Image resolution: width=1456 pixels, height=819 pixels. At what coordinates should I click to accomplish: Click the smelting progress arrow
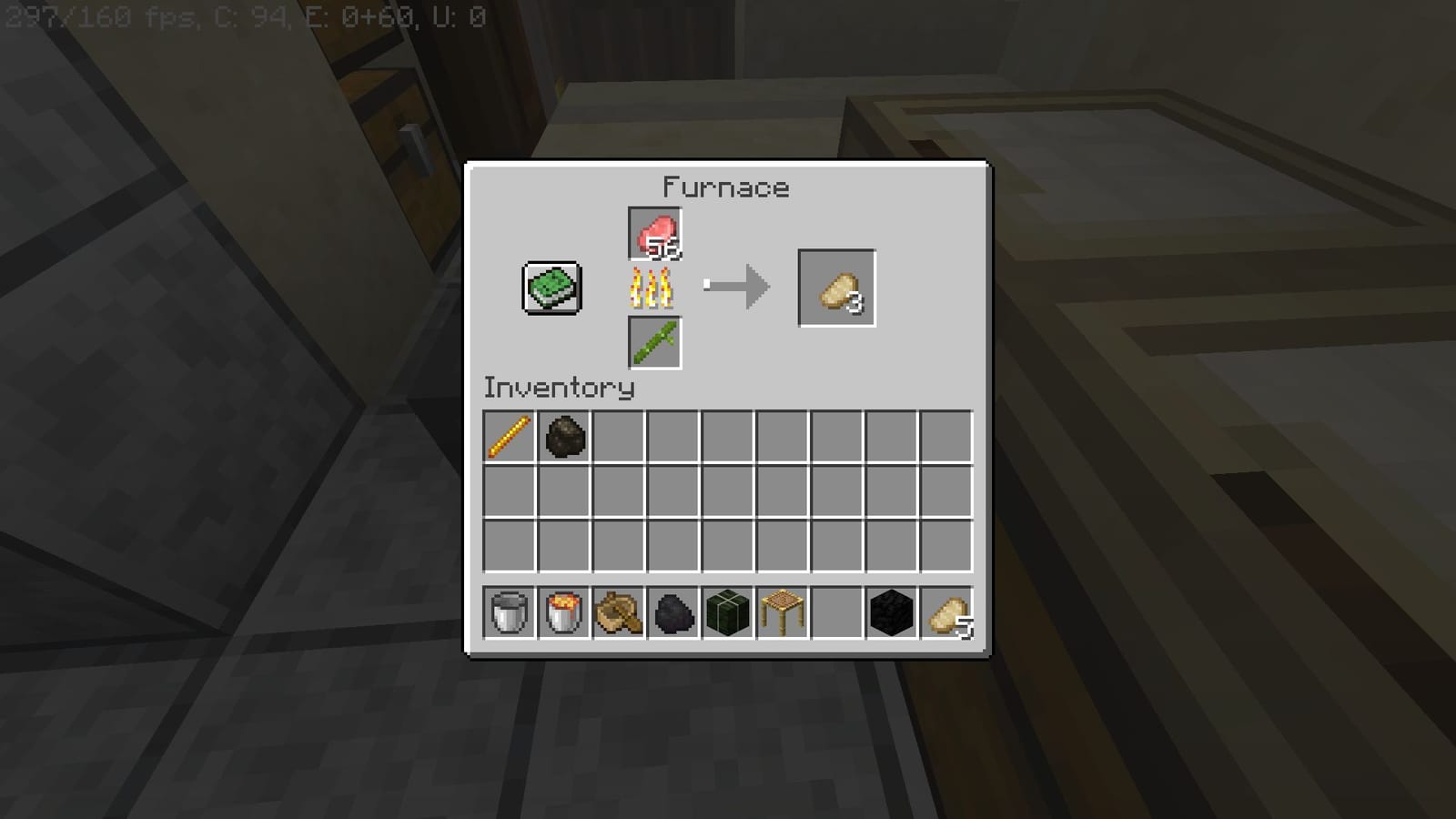coord(737,286)
